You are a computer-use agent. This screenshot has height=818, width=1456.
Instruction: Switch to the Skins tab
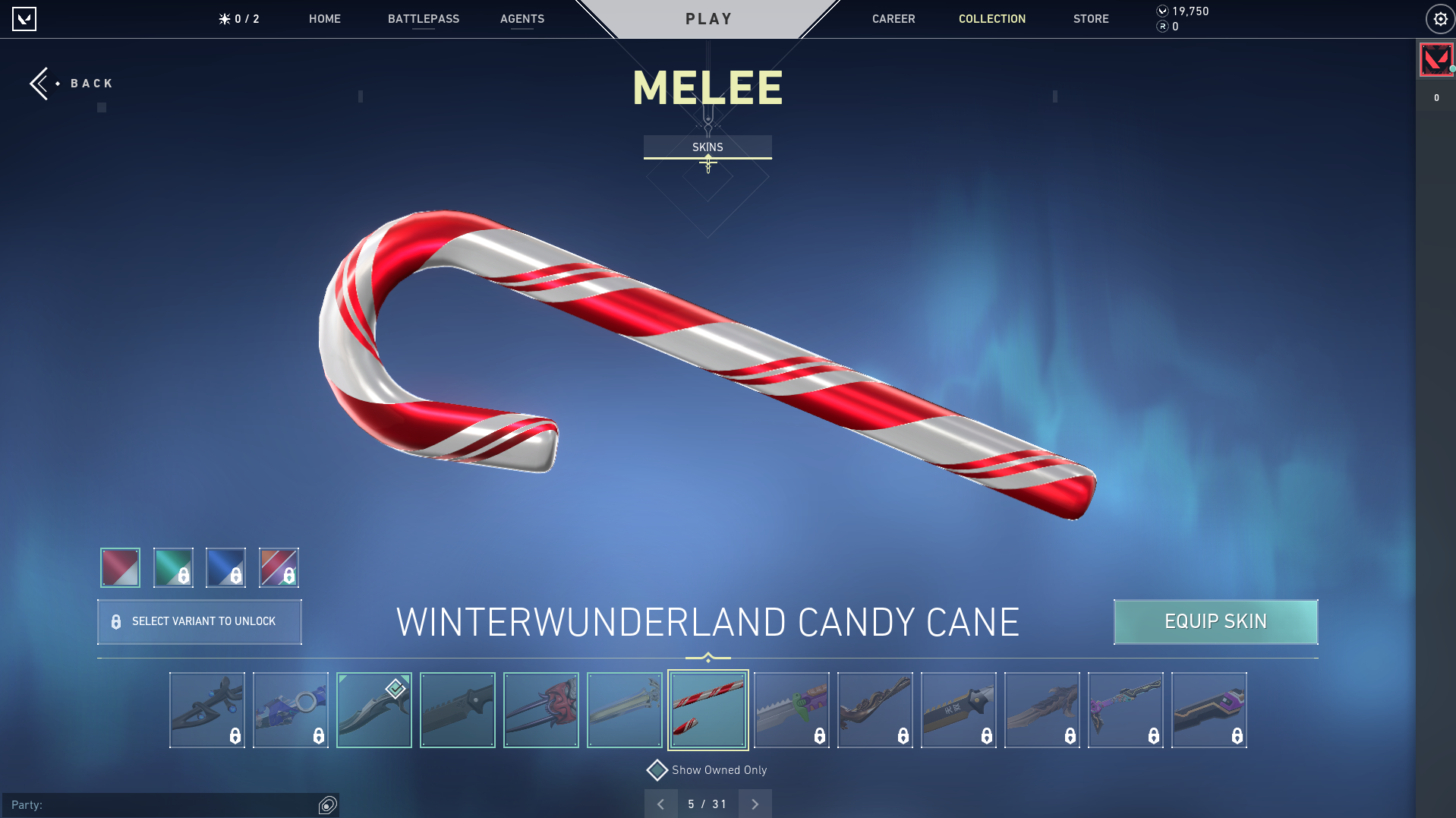point(708,147)
